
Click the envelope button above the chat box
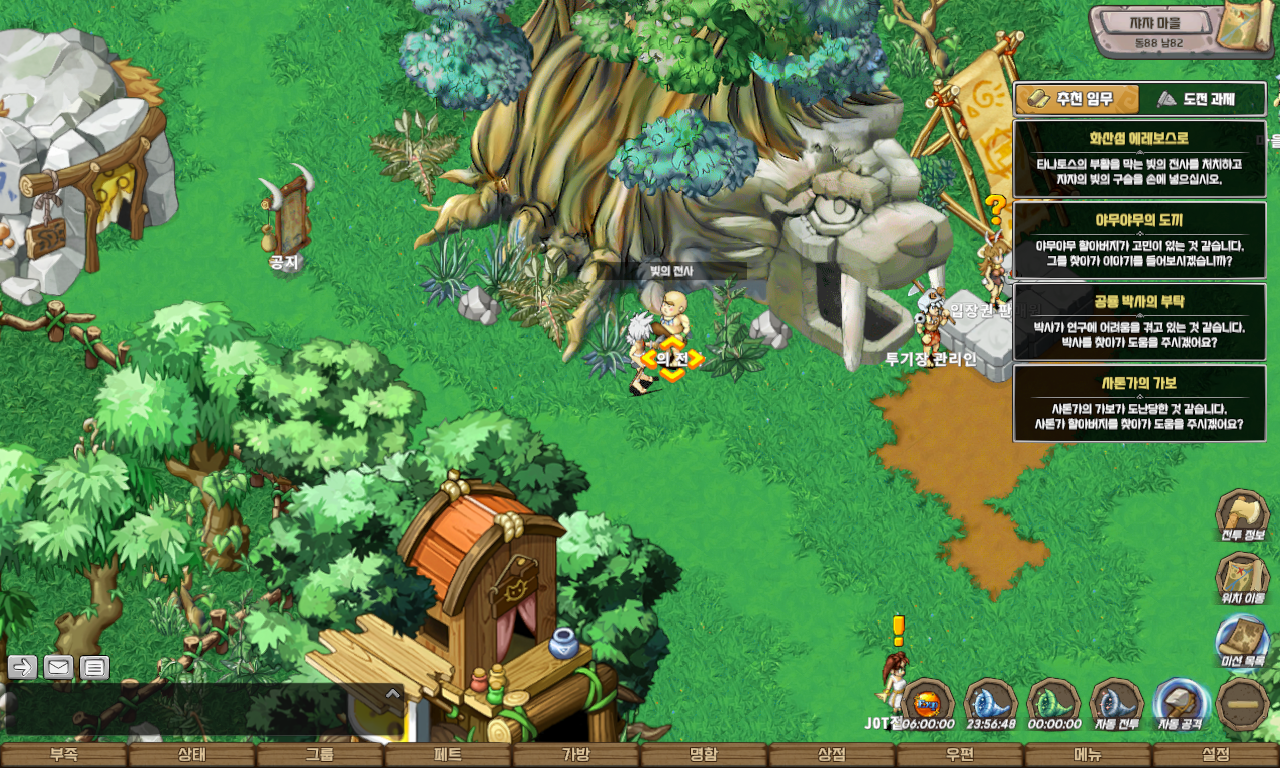tap(58, 667)
